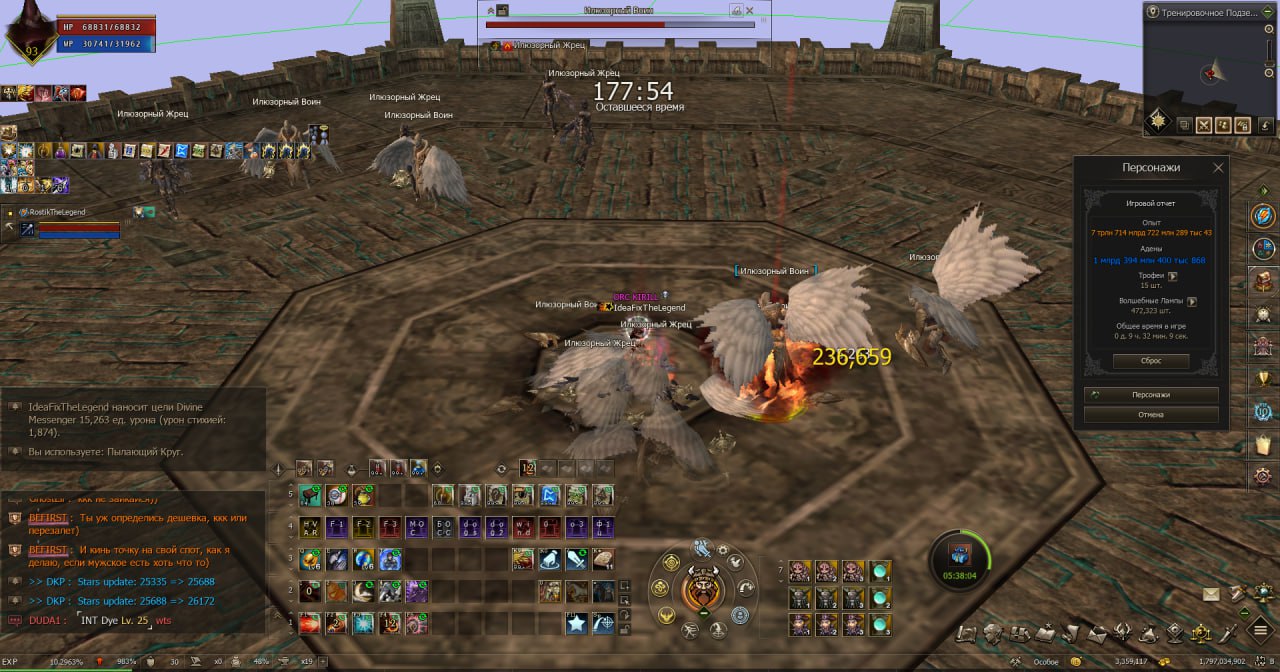Use the sword item slot on hotbar
This screenshot has height=672, width=1280.
coord(576,559)
